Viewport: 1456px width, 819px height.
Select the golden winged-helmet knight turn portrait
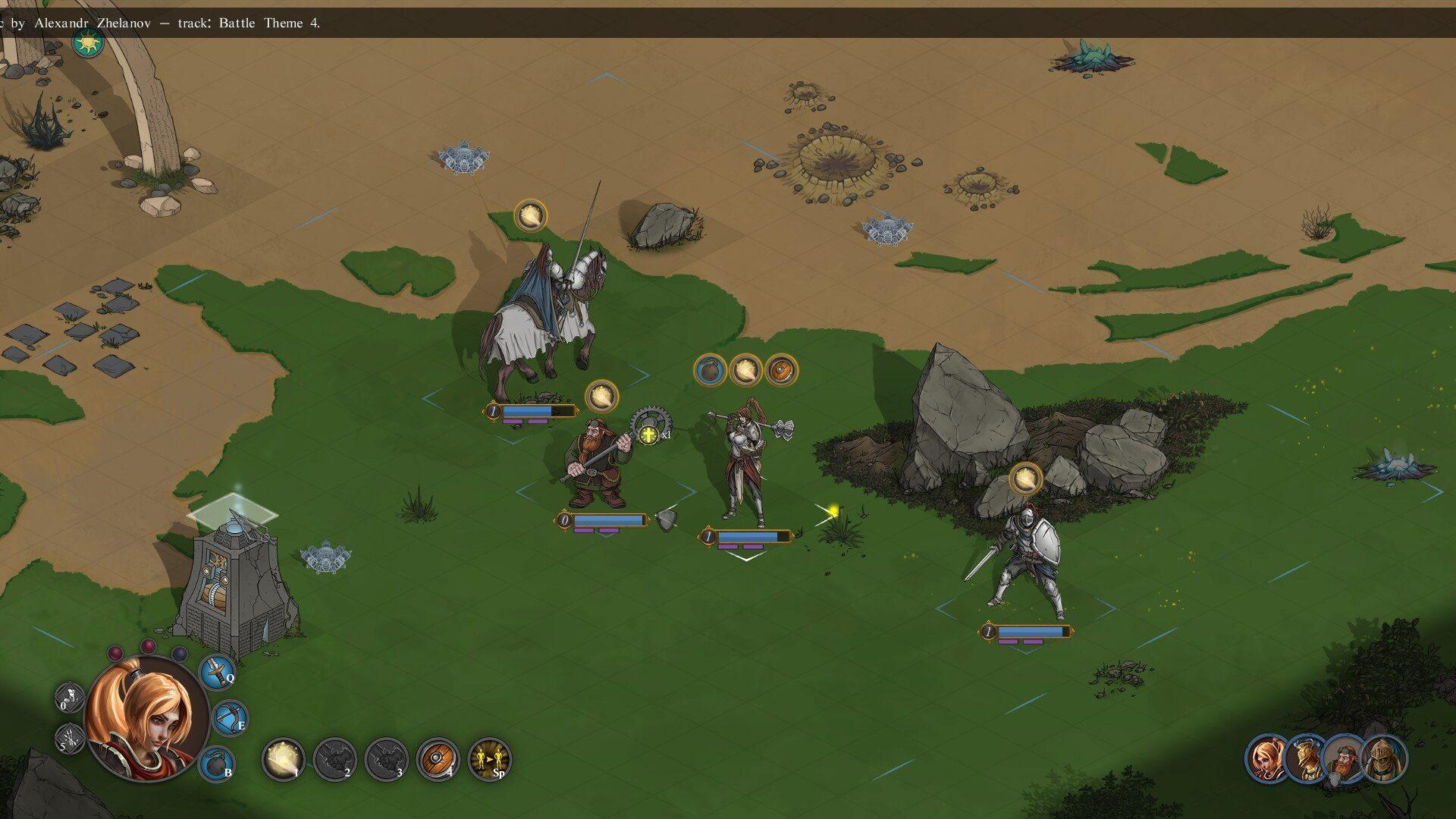(x=1306, y=758)
